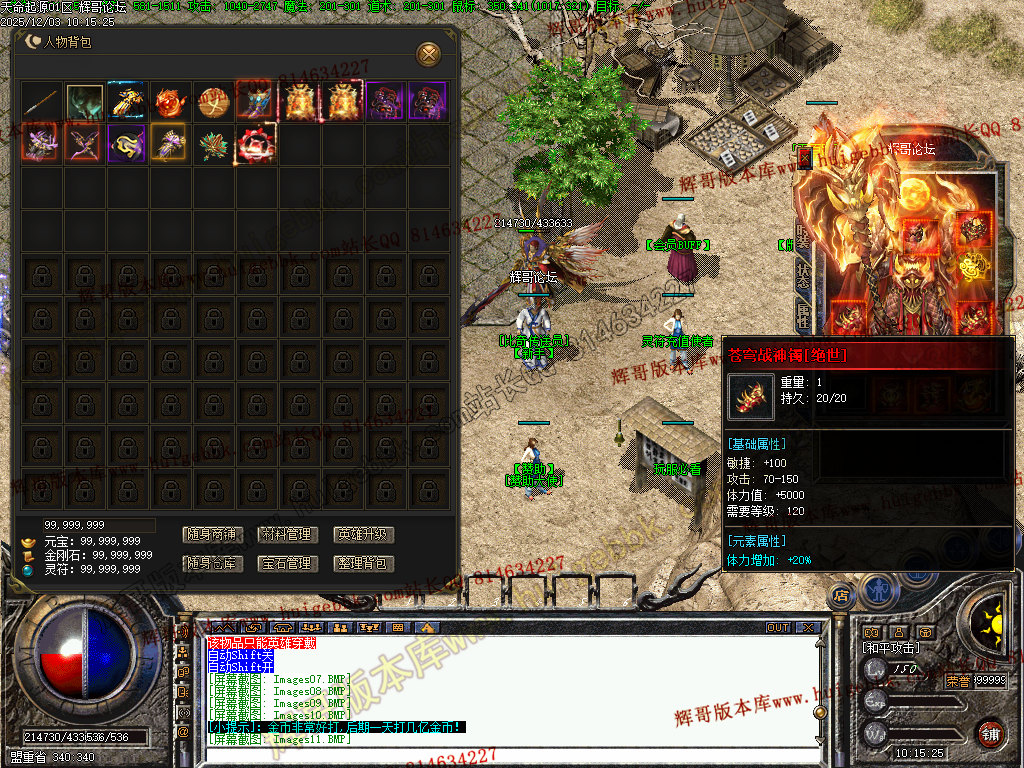Close the chat panel with X

click(x=807, y=628)
